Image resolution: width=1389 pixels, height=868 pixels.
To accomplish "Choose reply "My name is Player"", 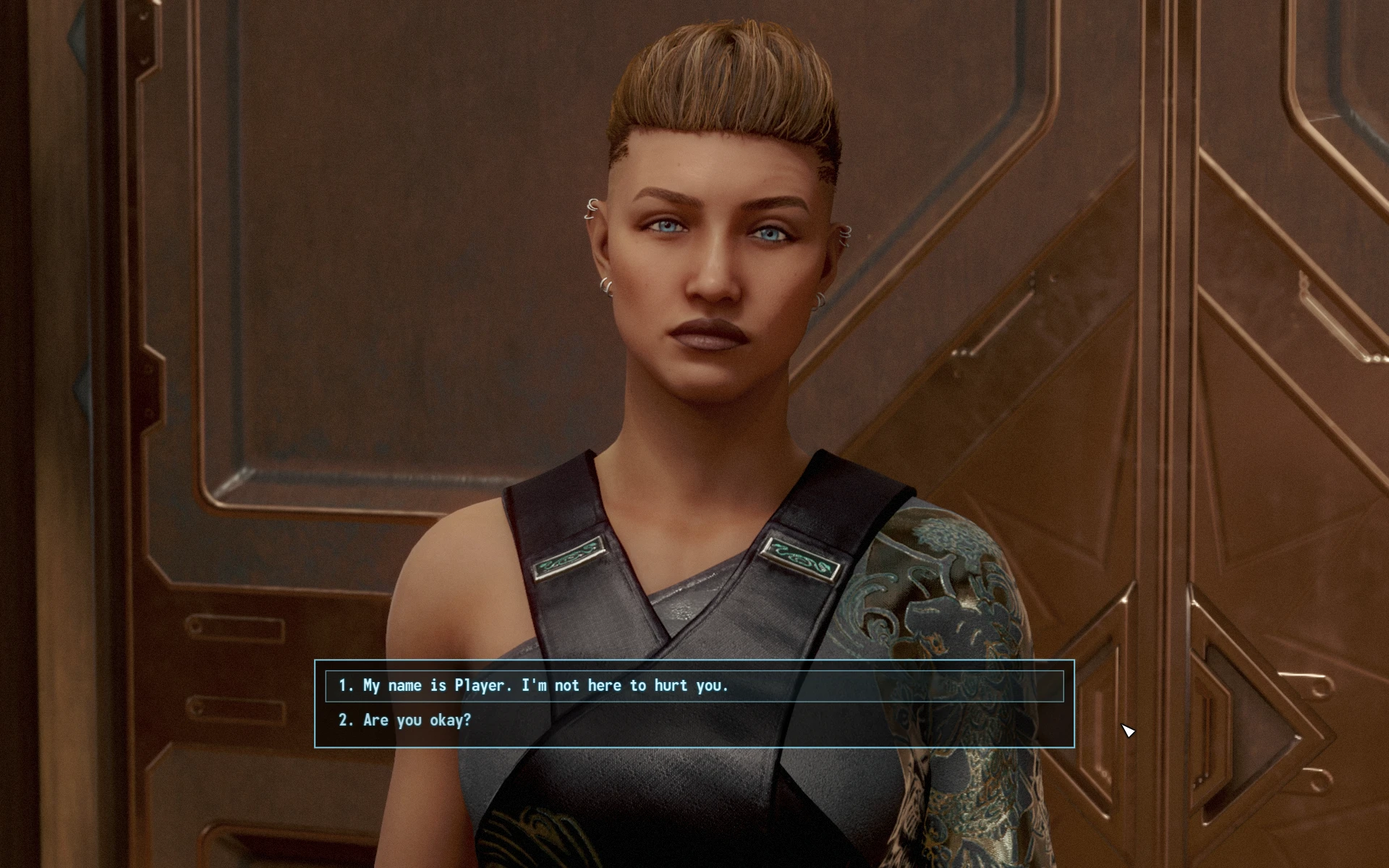I will [533, 686].
